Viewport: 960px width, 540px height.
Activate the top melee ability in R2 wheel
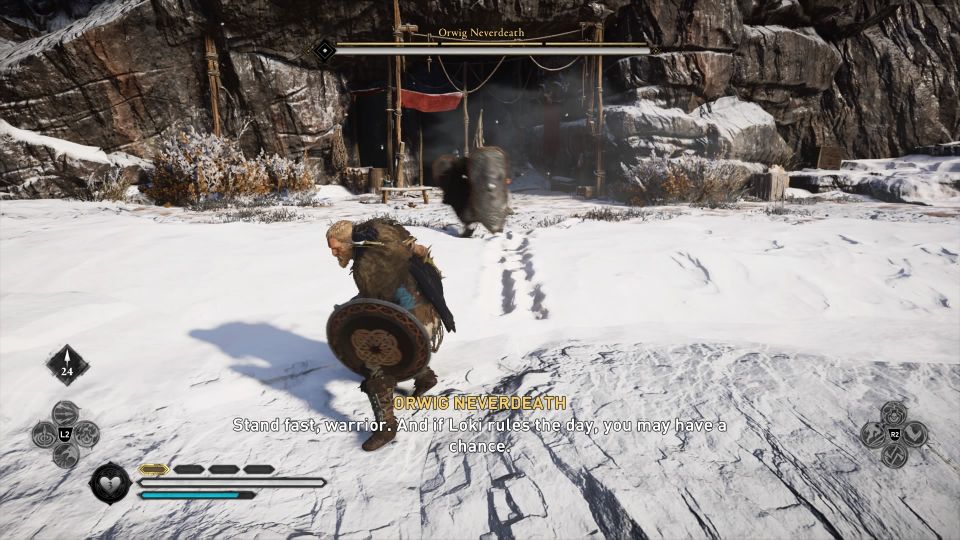click(894, 413)
